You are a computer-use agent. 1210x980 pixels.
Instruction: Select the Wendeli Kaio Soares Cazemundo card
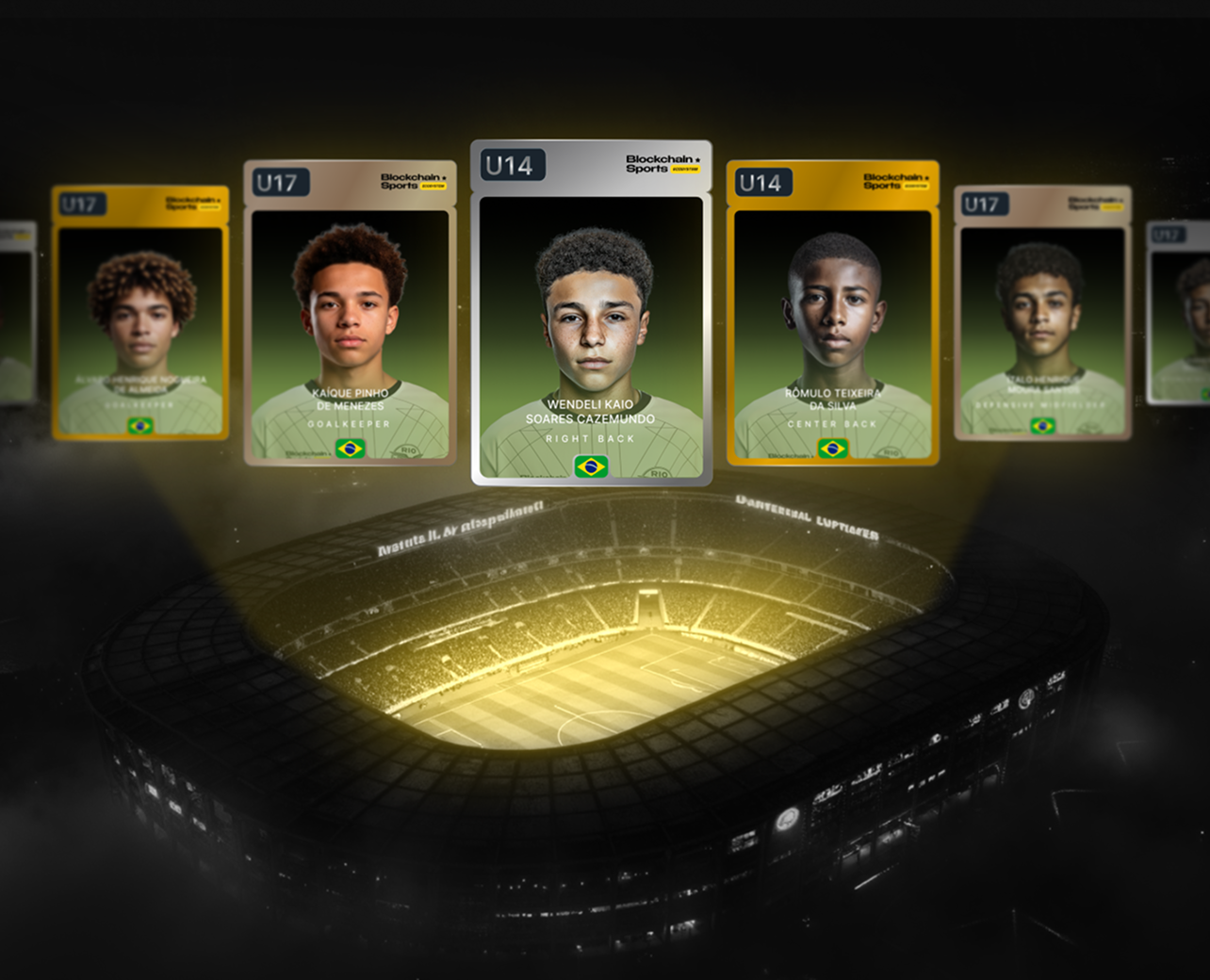(591, 314)
